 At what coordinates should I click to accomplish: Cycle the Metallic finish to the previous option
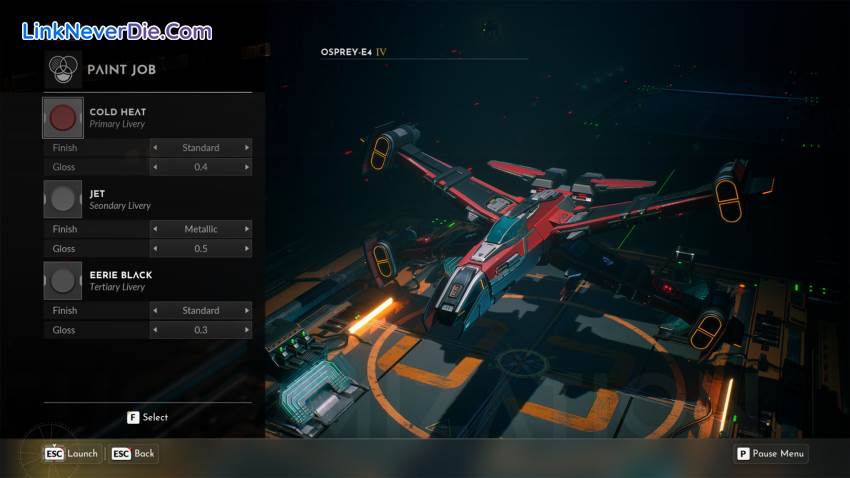155,229
